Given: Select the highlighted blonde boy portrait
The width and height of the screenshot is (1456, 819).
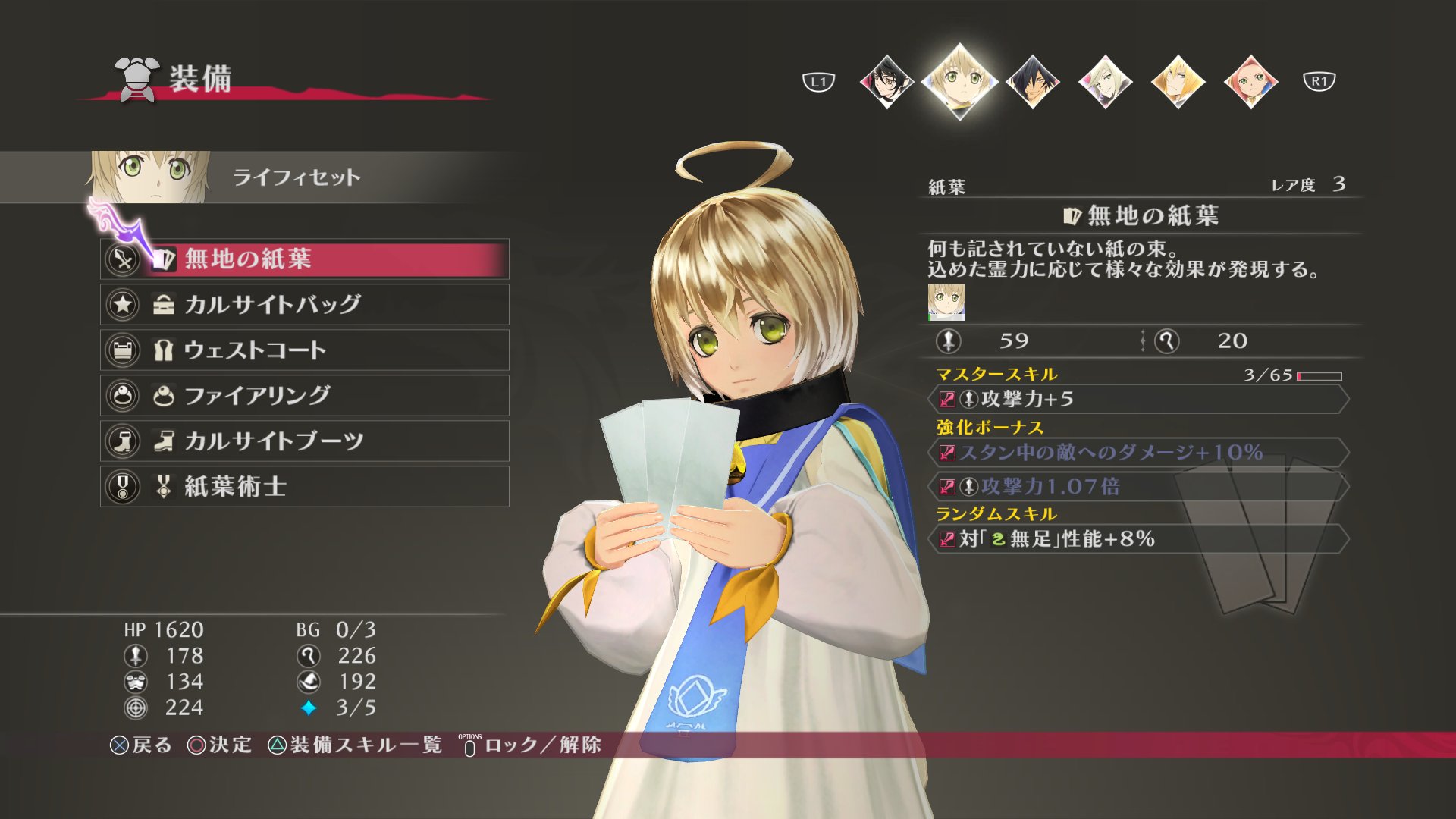Looking at the screenshot, I should 959,81.
